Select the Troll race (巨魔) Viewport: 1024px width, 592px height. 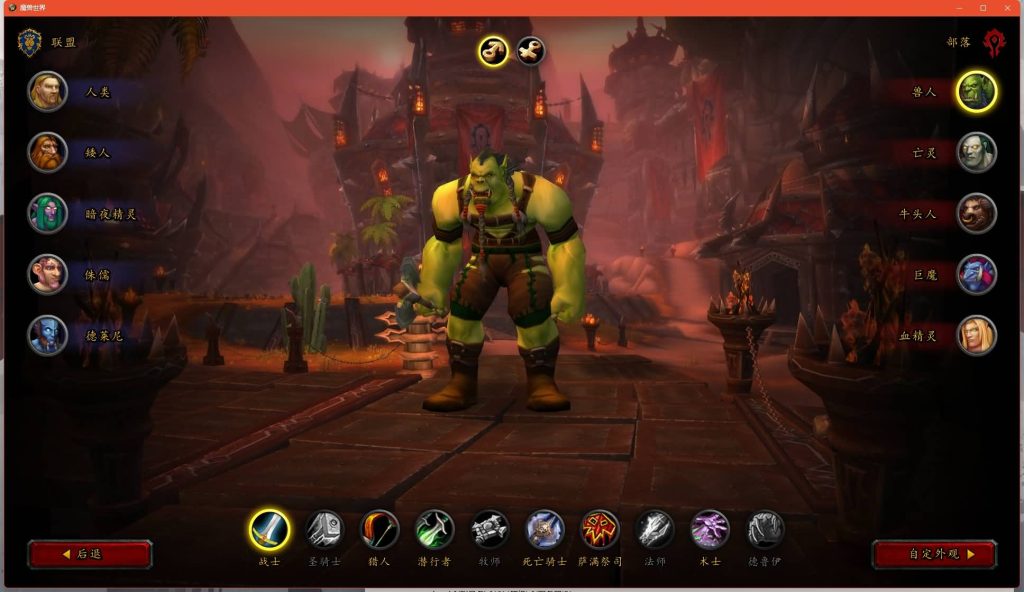tap(976, 274)
